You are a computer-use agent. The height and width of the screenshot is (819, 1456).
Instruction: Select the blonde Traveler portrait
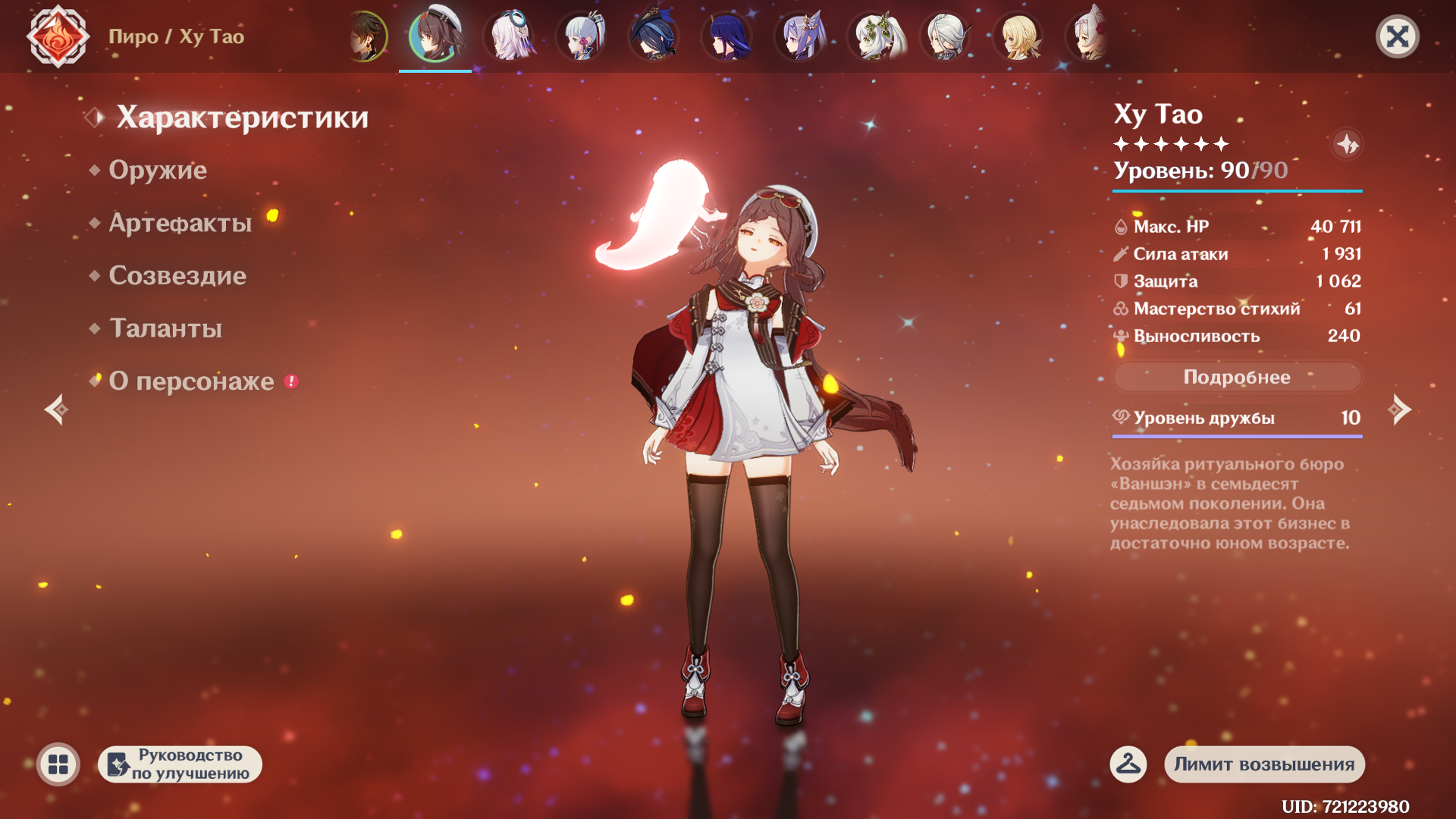click(x=1018, y=36)
